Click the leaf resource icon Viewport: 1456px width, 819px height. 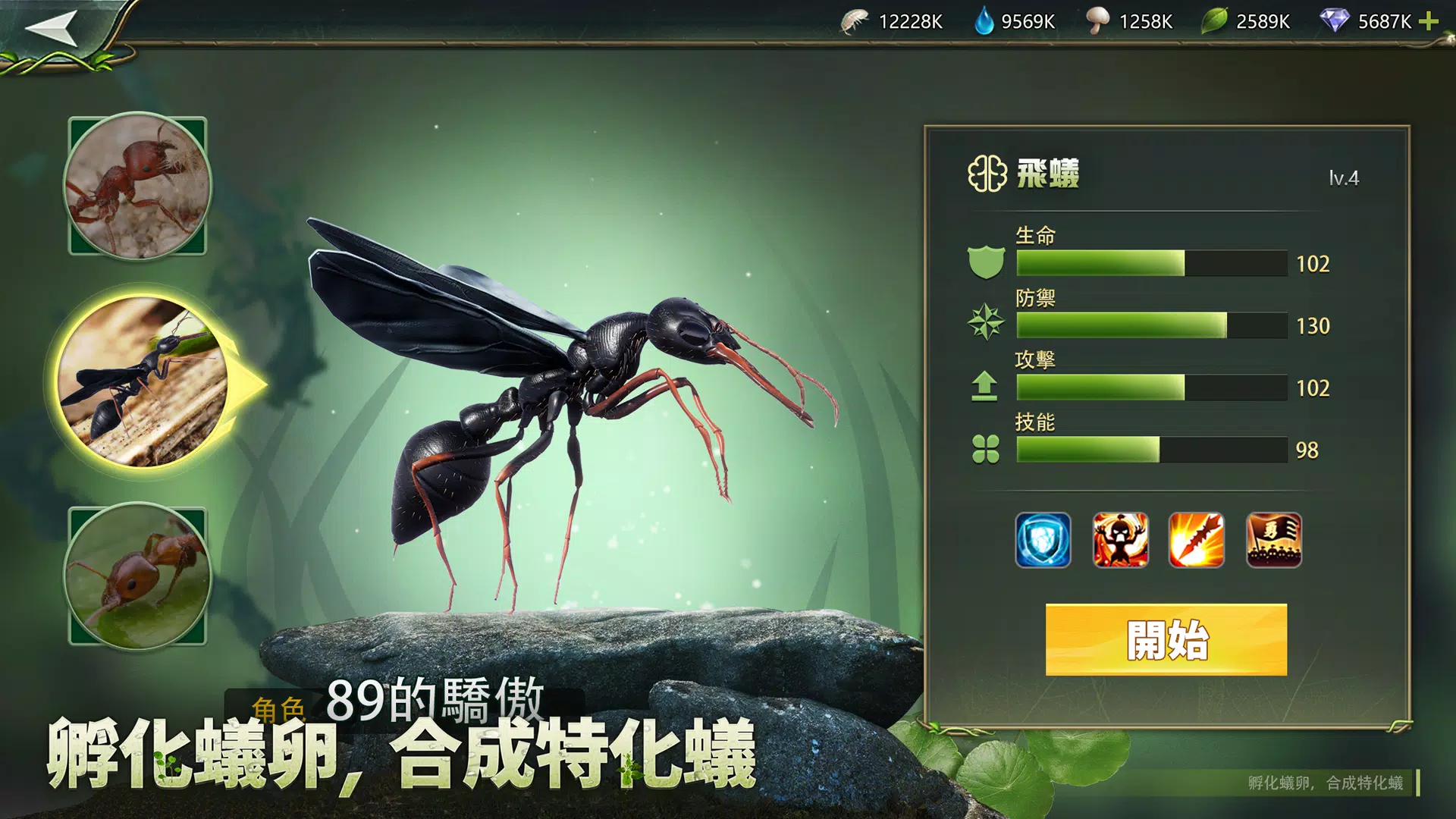[x=1214, y=22]
